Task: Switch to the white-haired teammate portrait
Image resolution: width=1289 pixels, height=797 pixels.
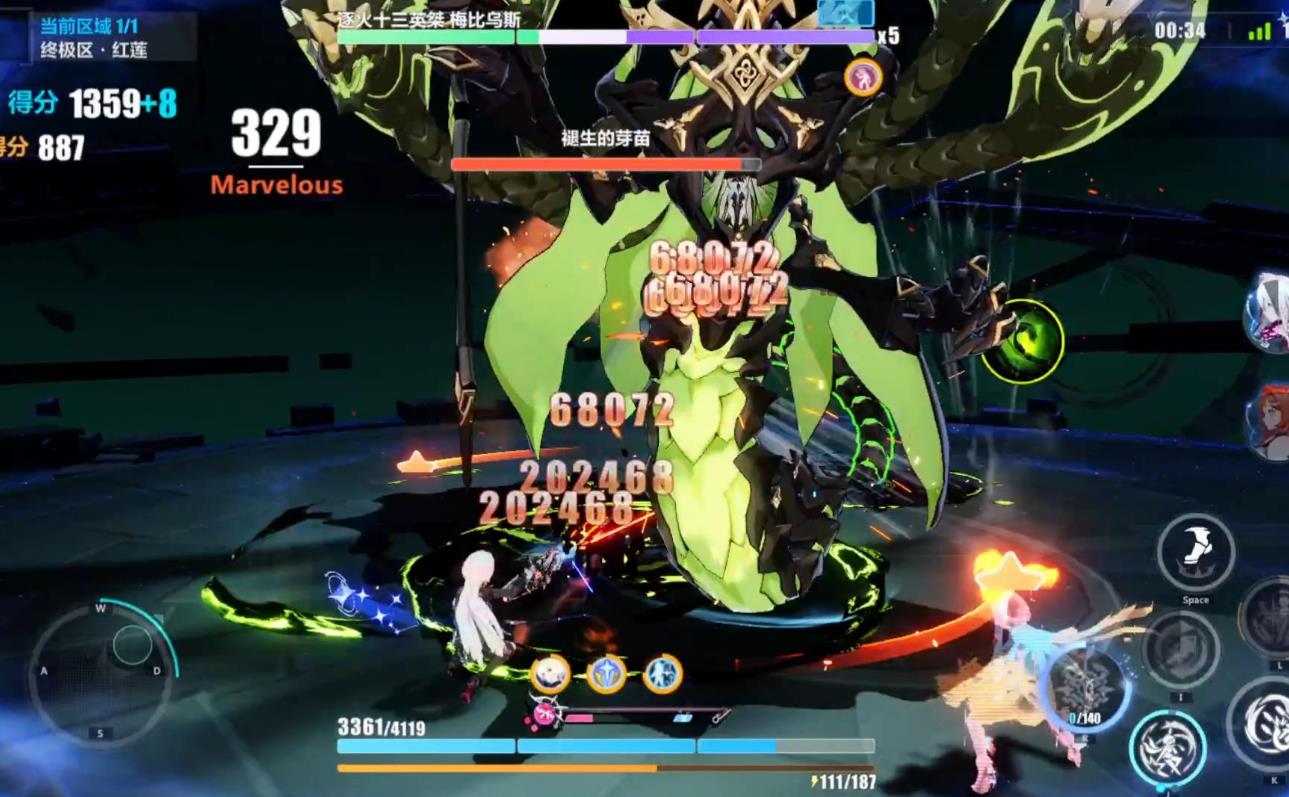Action: tap(1268, 313)
